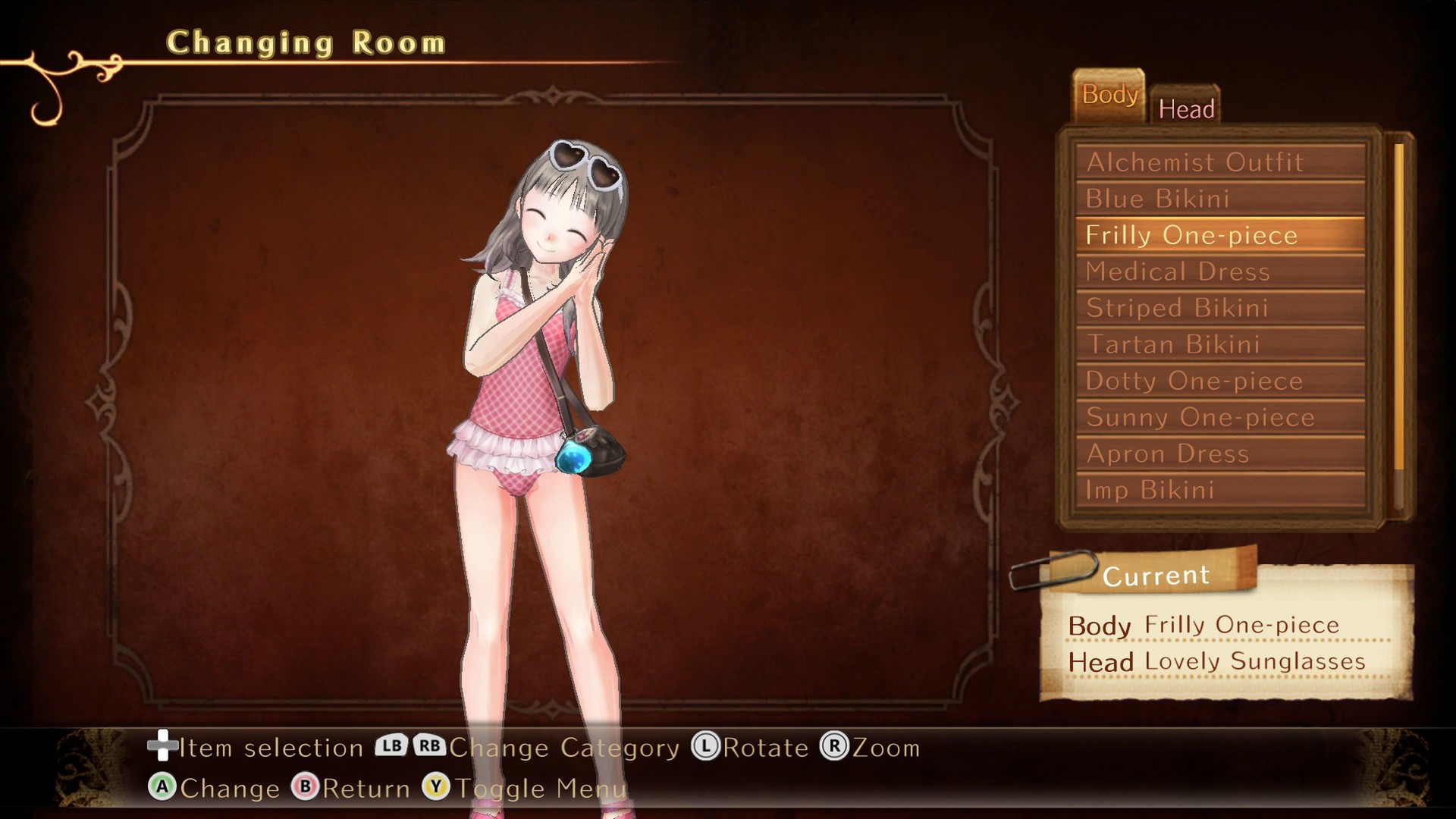The width and height of the screenshot is (1456, 819).
Task: Switch to the Head tab
Action: coord(1186,108)
